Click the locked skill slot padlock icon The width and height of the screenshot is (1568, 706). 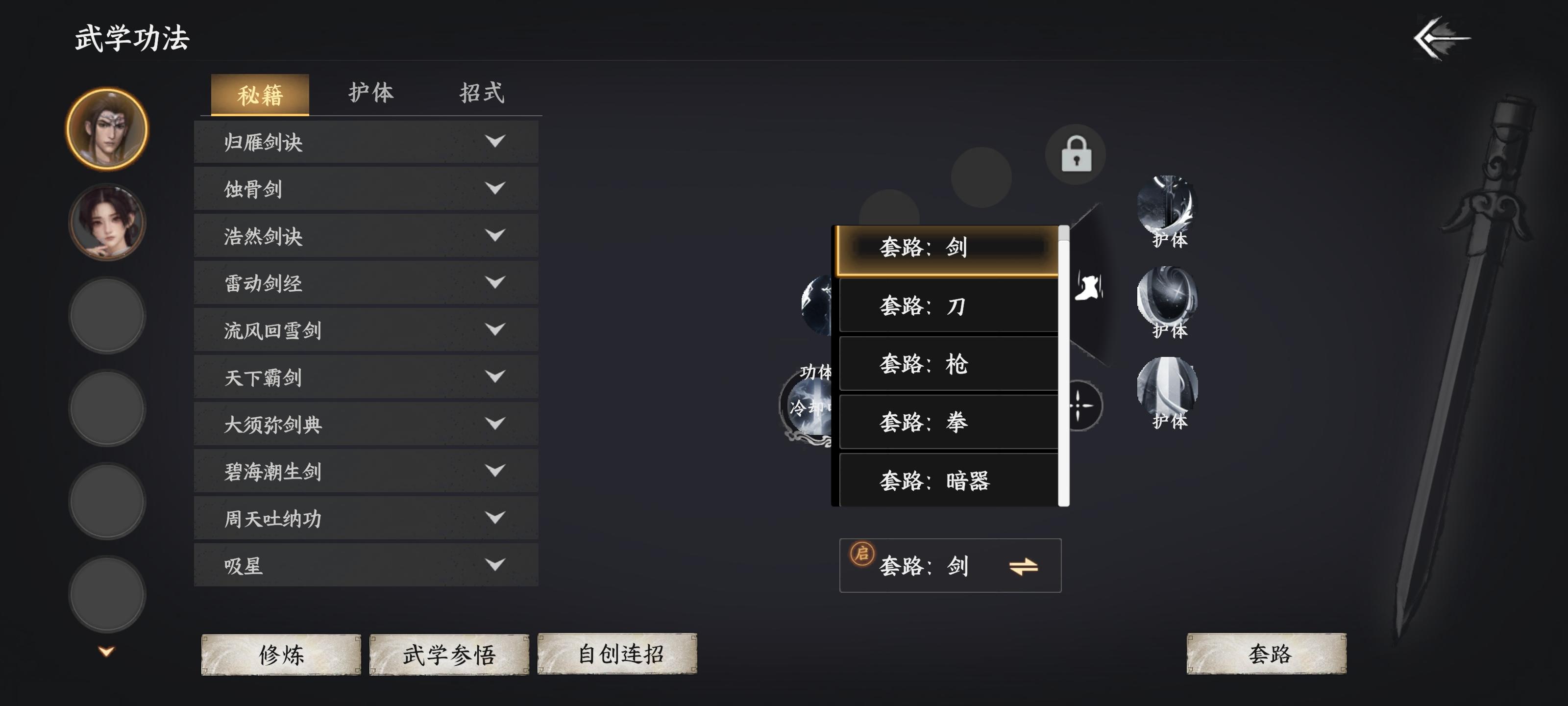(x=1075, y=155)
